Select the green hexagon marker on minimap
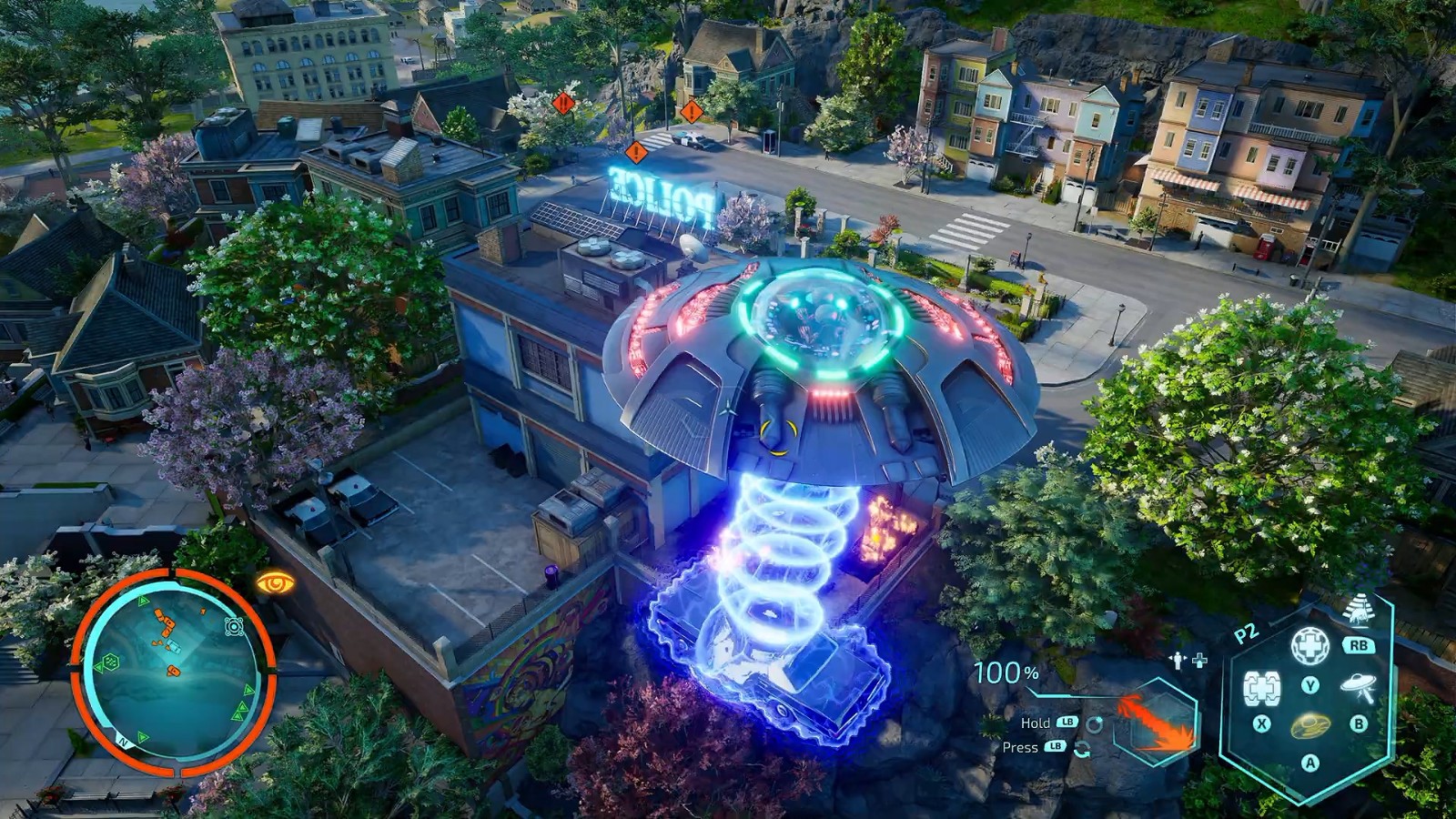The image size is (1456, 819). click(110, 661)
